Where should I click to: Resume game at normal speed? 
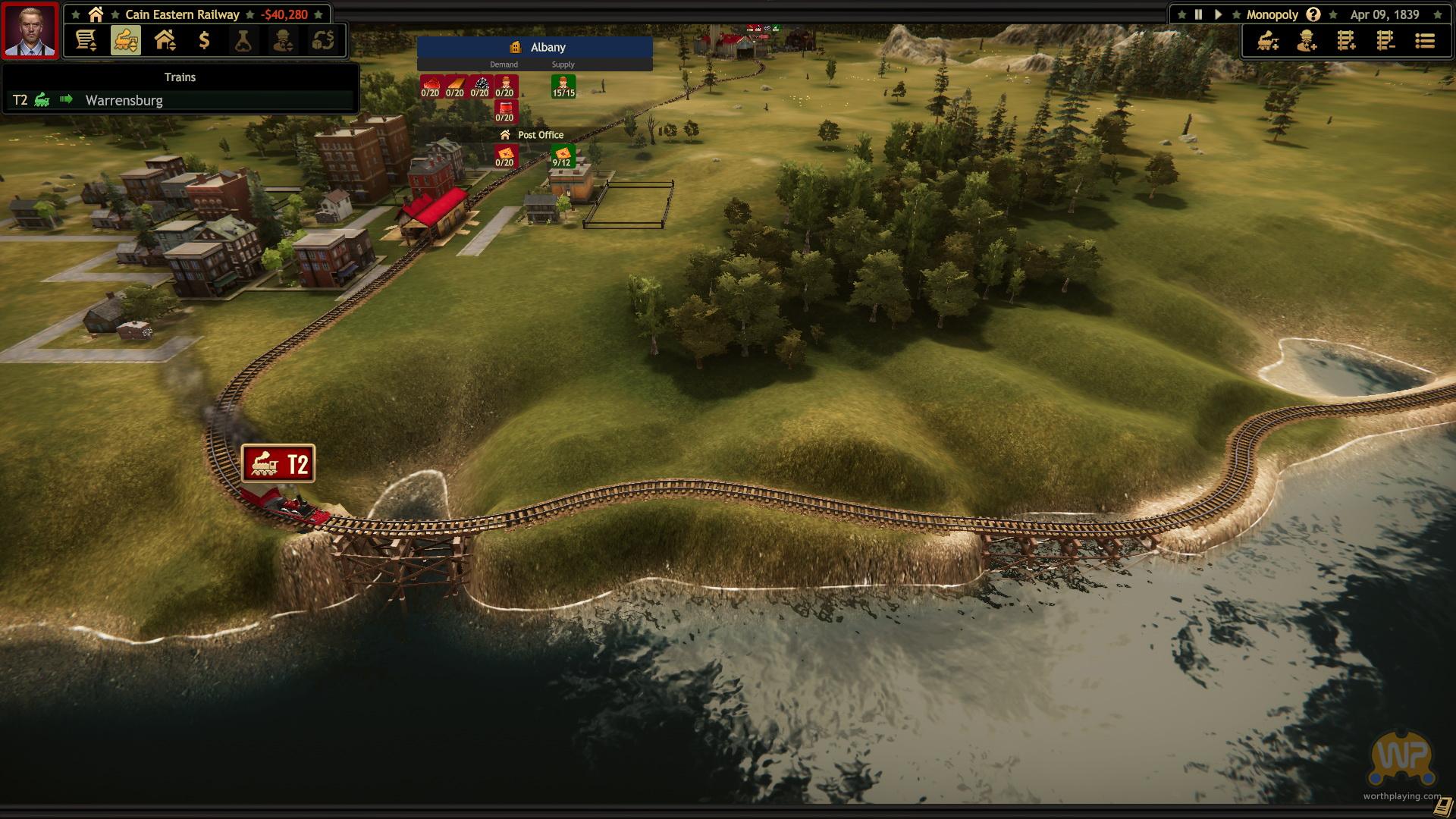[1218, 14]
